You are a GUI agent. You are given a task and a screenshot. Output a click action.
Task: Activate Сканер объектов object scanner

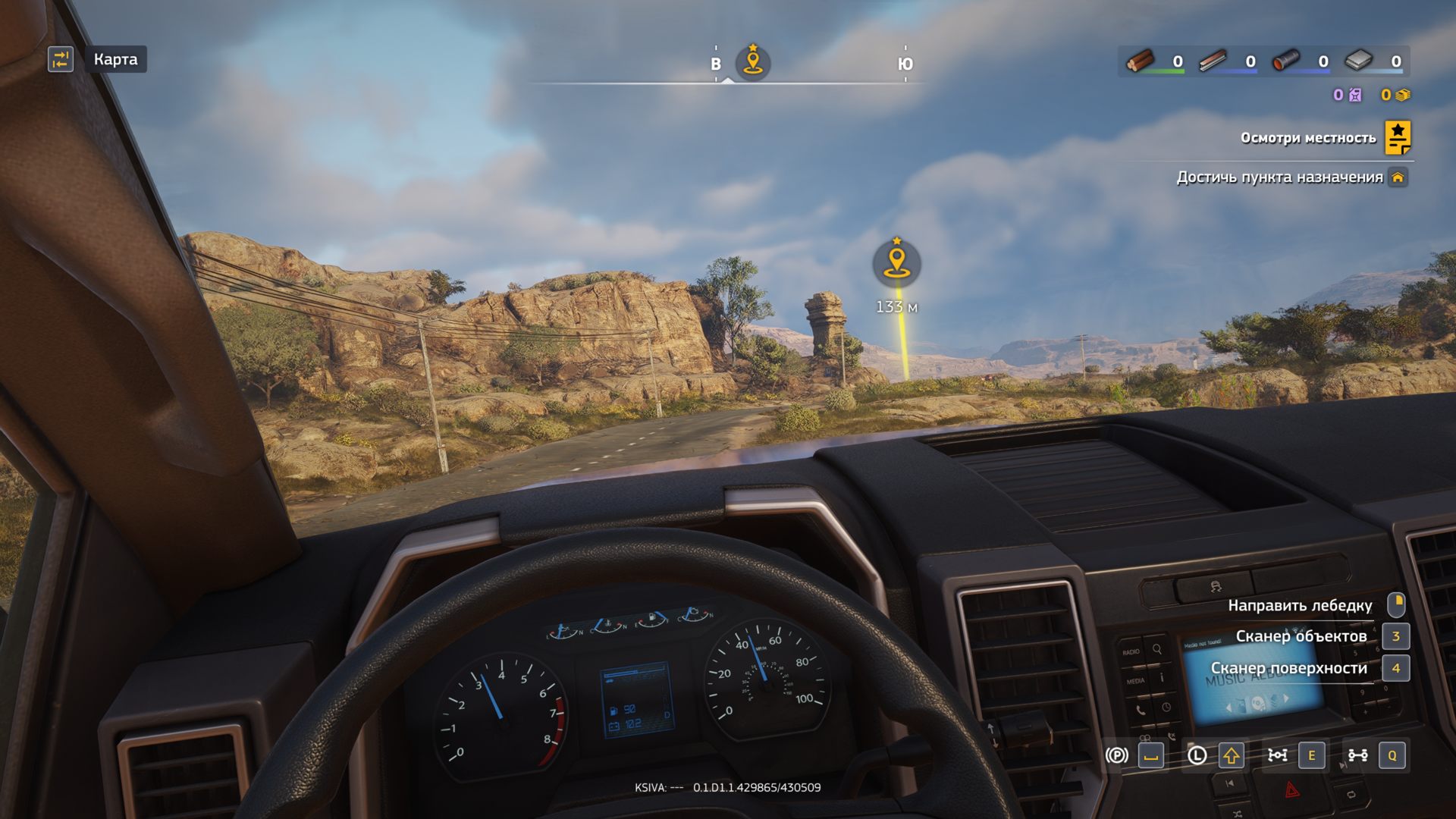pos(1301,636)
